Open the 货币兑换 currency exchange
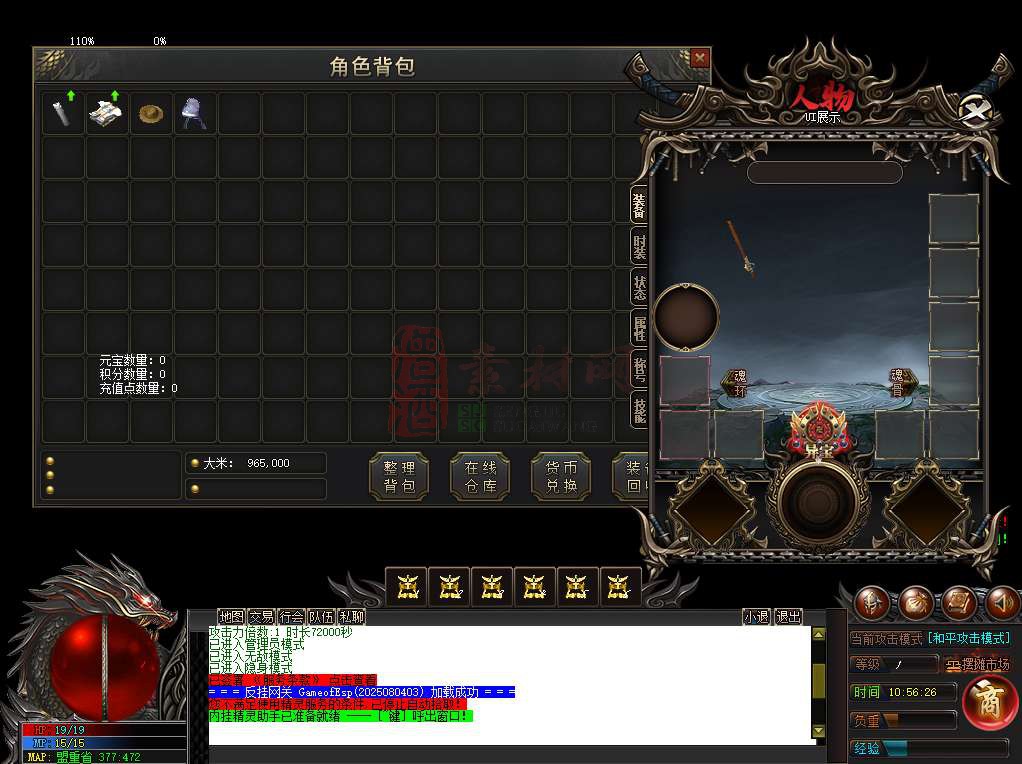The height and width of the screenshot is (764, 1022). tap(561, 477)
